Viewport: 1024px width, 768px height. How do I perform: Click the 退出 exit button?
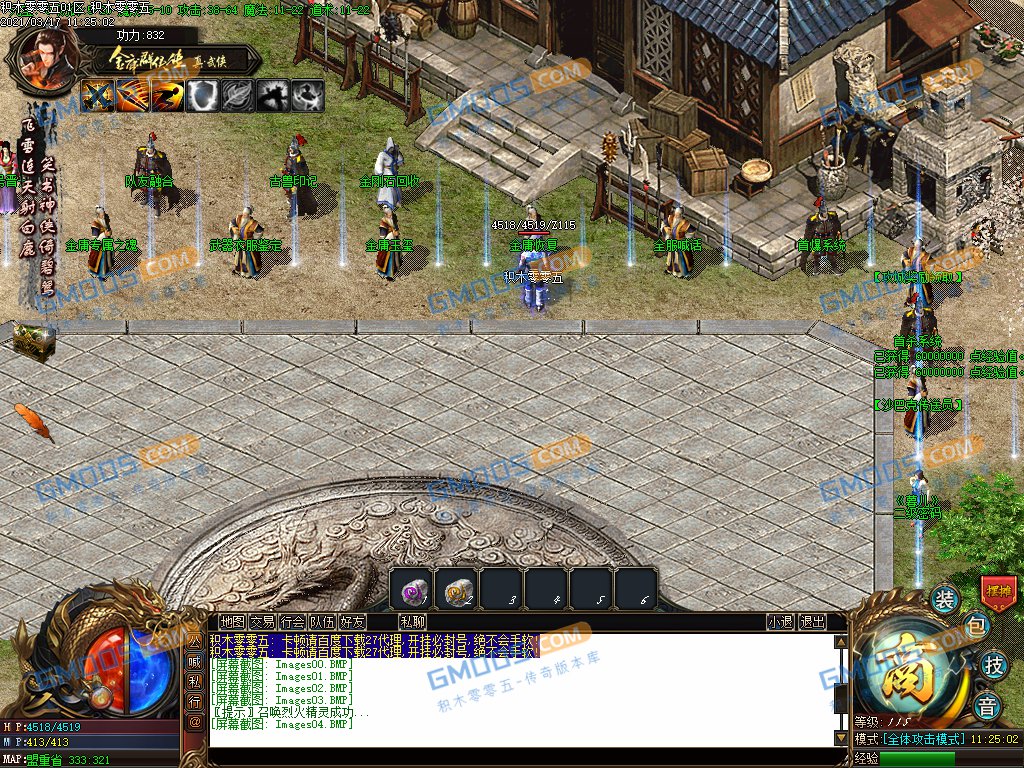[x=813, y=622]
